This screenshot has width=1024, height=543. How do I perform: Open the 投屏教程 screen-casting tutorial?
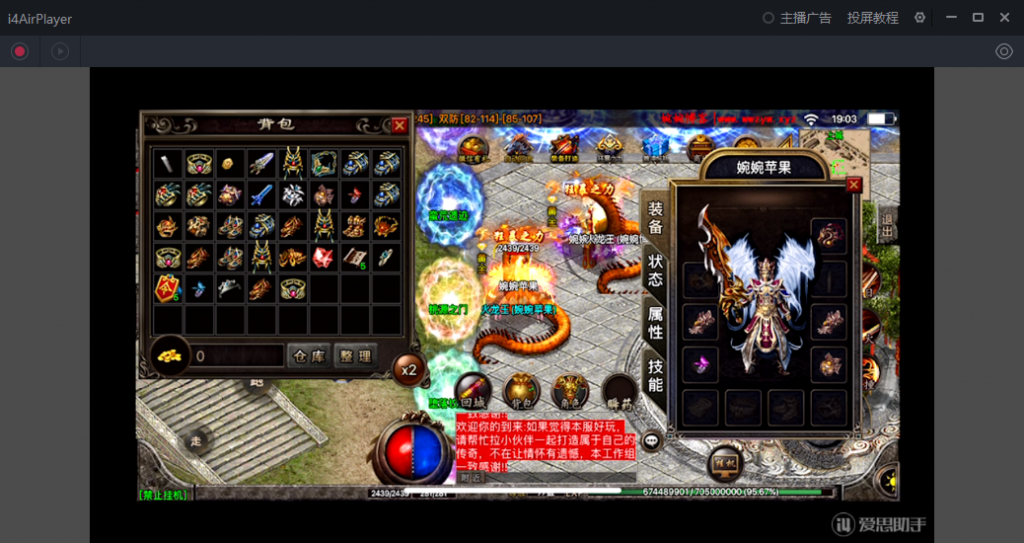point(872,18)
